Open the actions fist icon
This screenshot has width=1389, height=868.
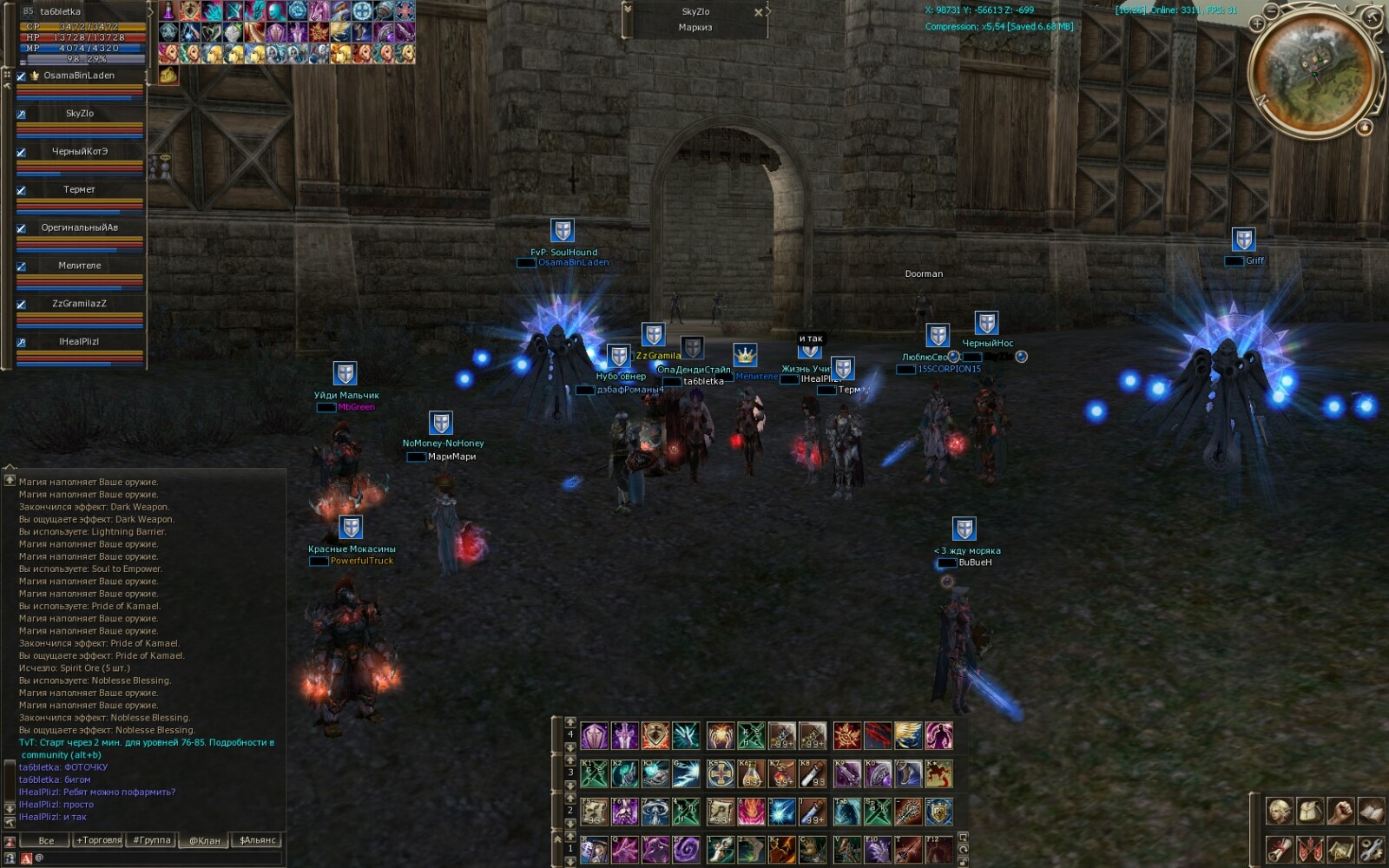pos(1340,812)
